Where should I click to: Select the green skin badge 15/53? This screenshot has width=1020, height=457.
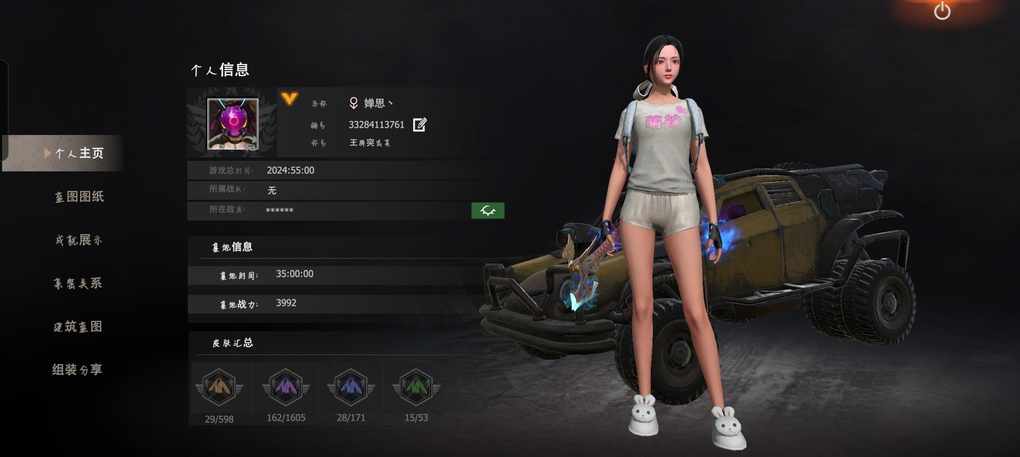point(414,387)
